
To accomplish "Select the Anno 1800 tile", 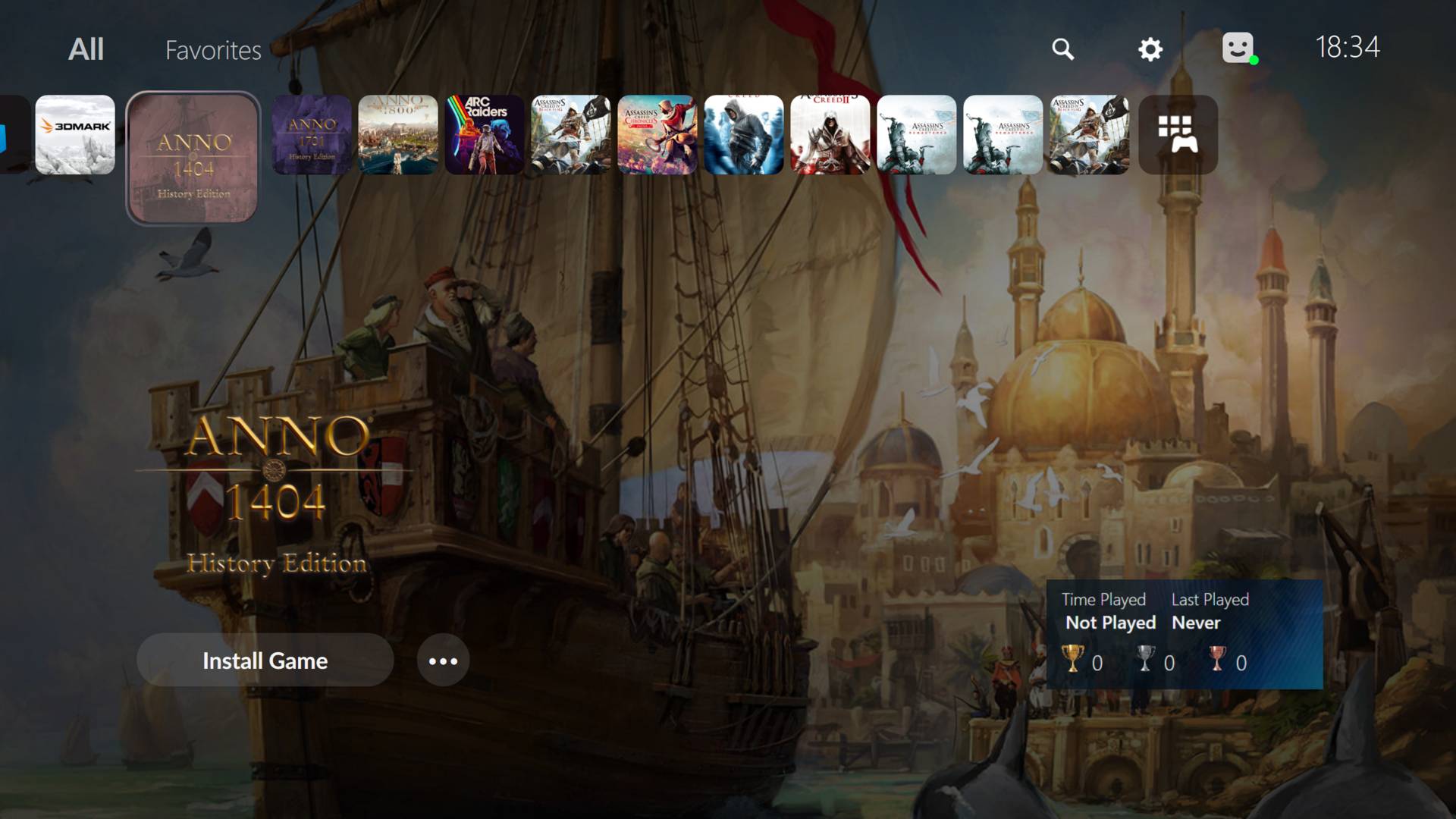I will click(398, 133).
